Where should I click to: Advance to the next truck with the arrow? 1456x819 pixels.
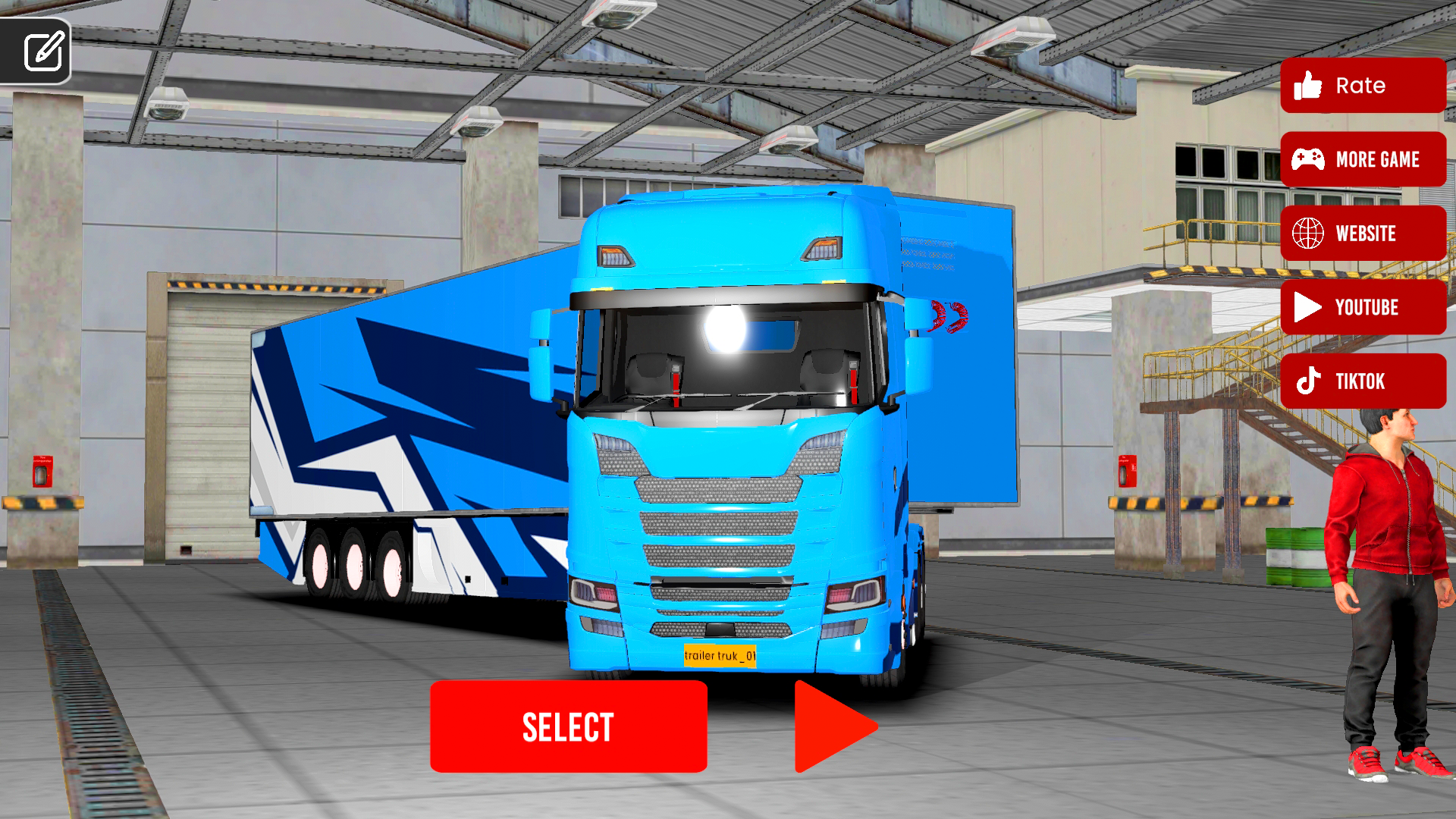834,726
